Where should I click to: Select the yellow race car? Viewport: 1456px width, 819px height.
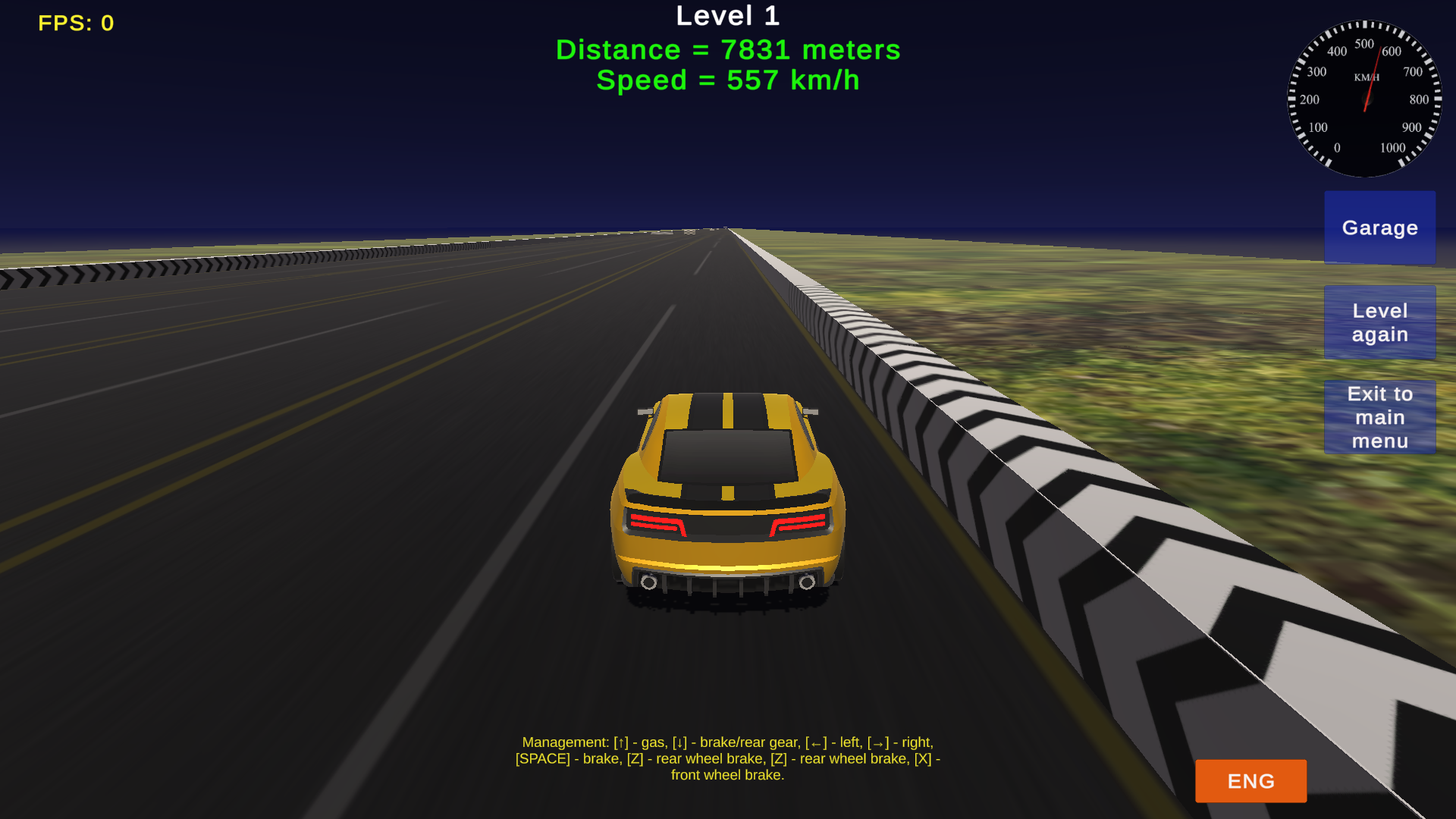pyautogui.click(x=728, y=500)
